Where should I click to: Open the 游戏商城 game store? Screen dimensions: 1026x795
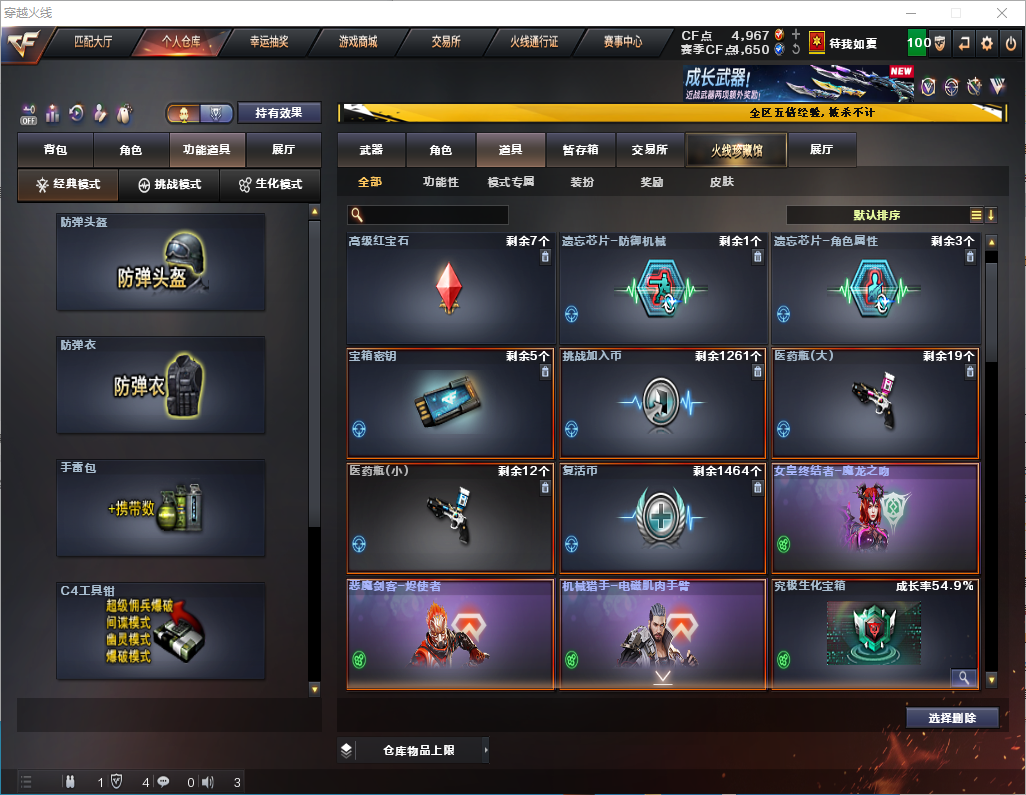point(357,43)
